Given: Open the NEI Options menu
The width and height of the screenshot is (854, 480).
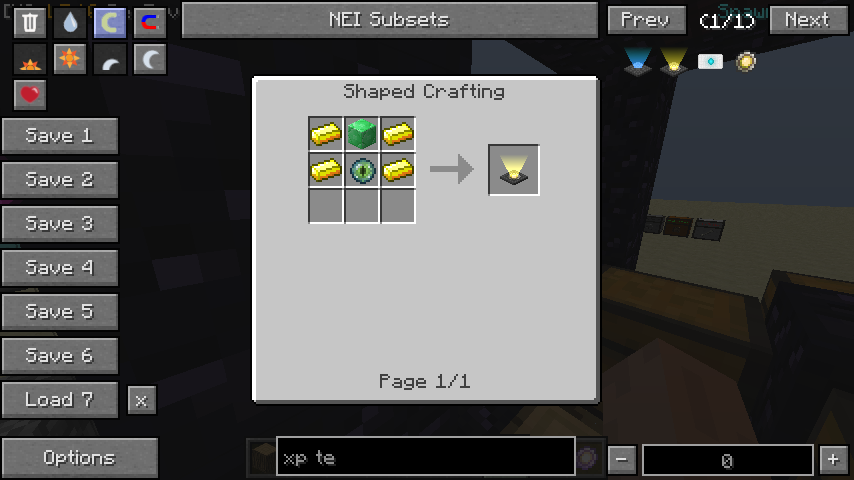Looking at the screenshot, I should 79,458.
